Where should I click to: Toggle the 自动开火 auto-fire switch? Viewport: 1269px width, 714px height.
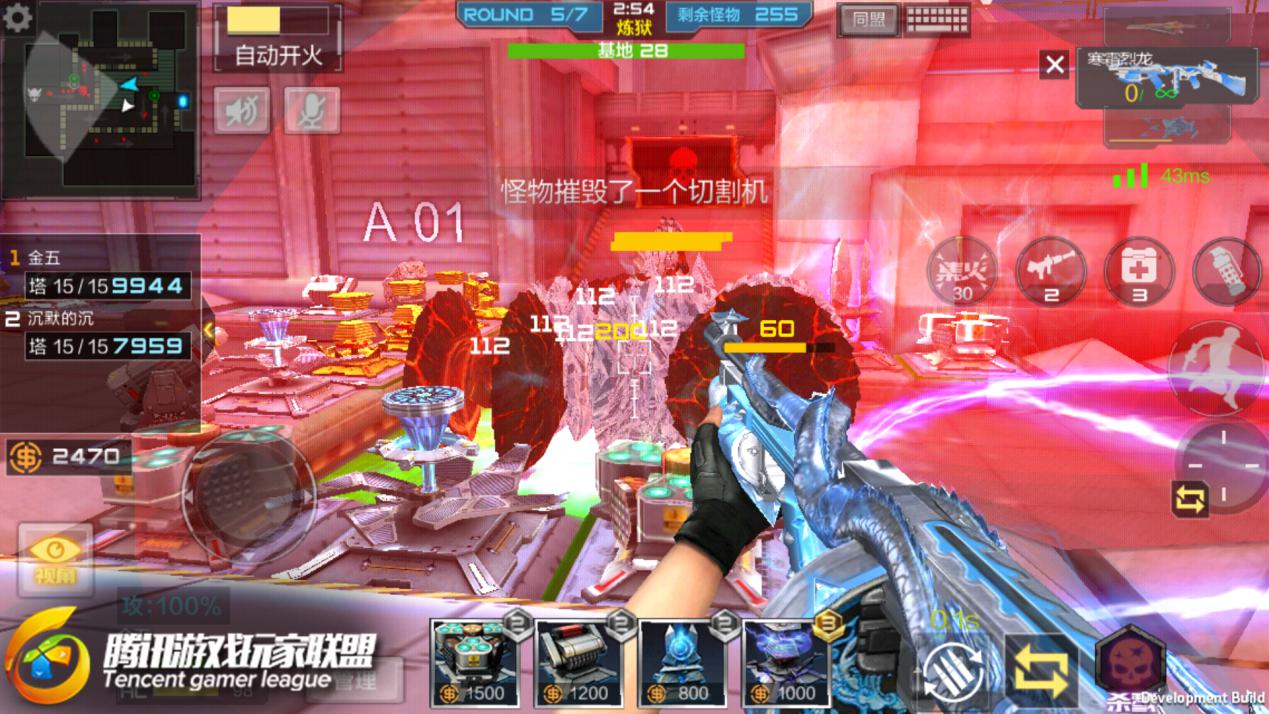point(277,38)
